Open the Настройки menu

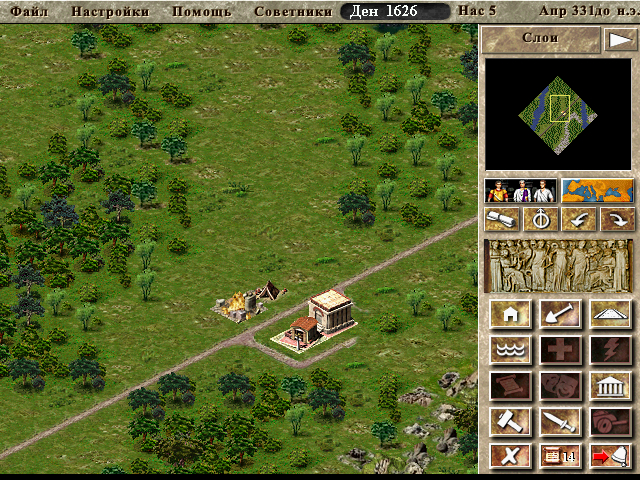tap(113, 12)
